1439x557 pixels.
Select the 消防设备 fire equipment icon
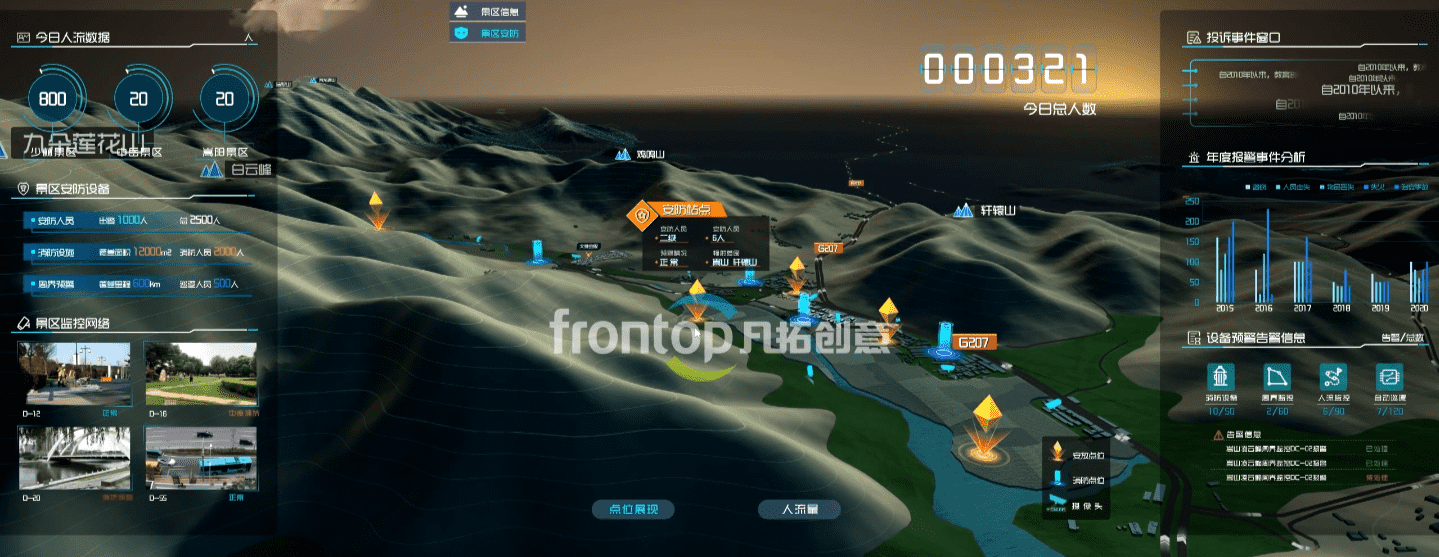(x=1221, y=377)
